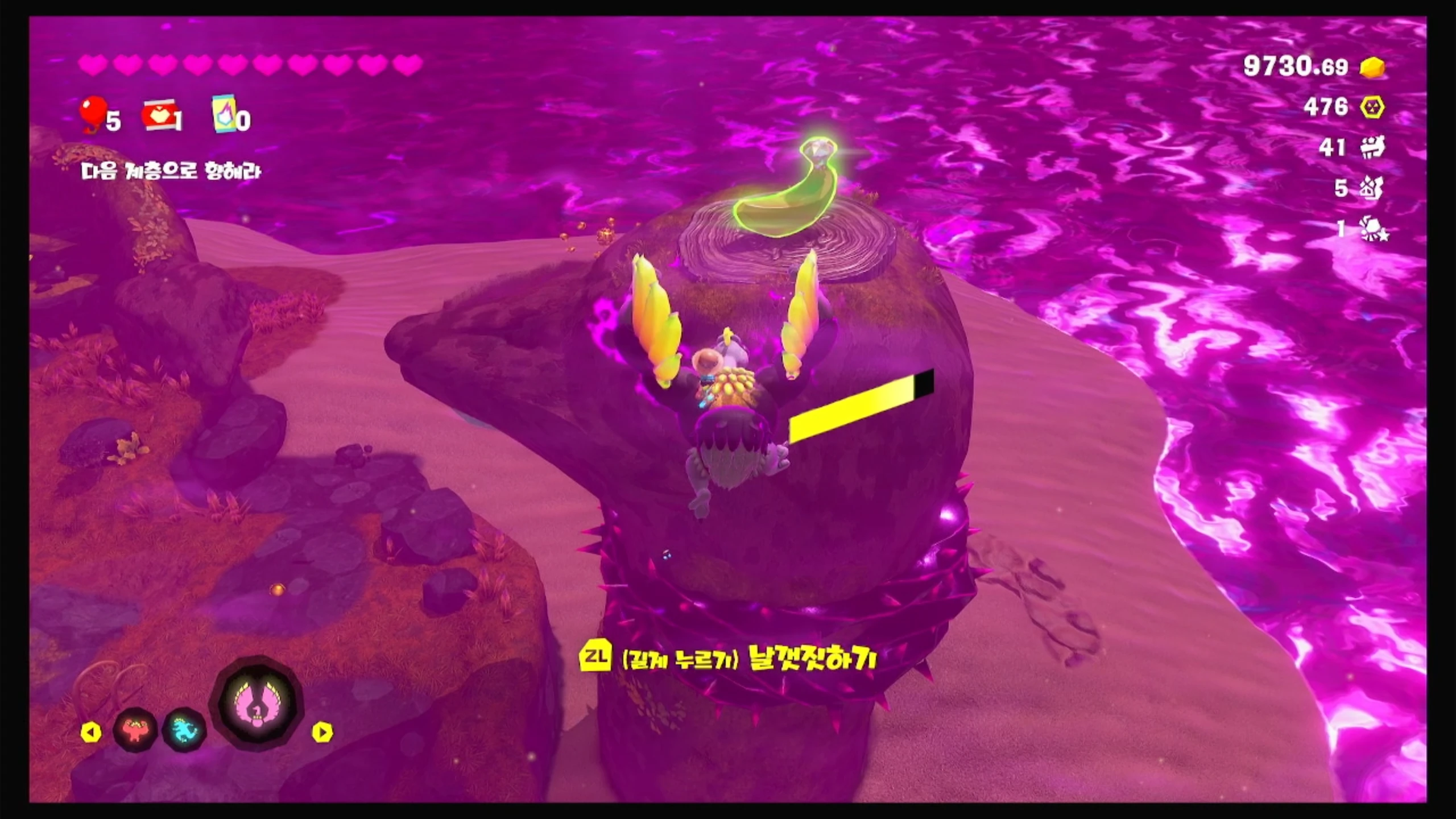Click the yellow left arrow of transformation selector
The width and height of the screenshot is (1456, 819).
click(91, 733)
